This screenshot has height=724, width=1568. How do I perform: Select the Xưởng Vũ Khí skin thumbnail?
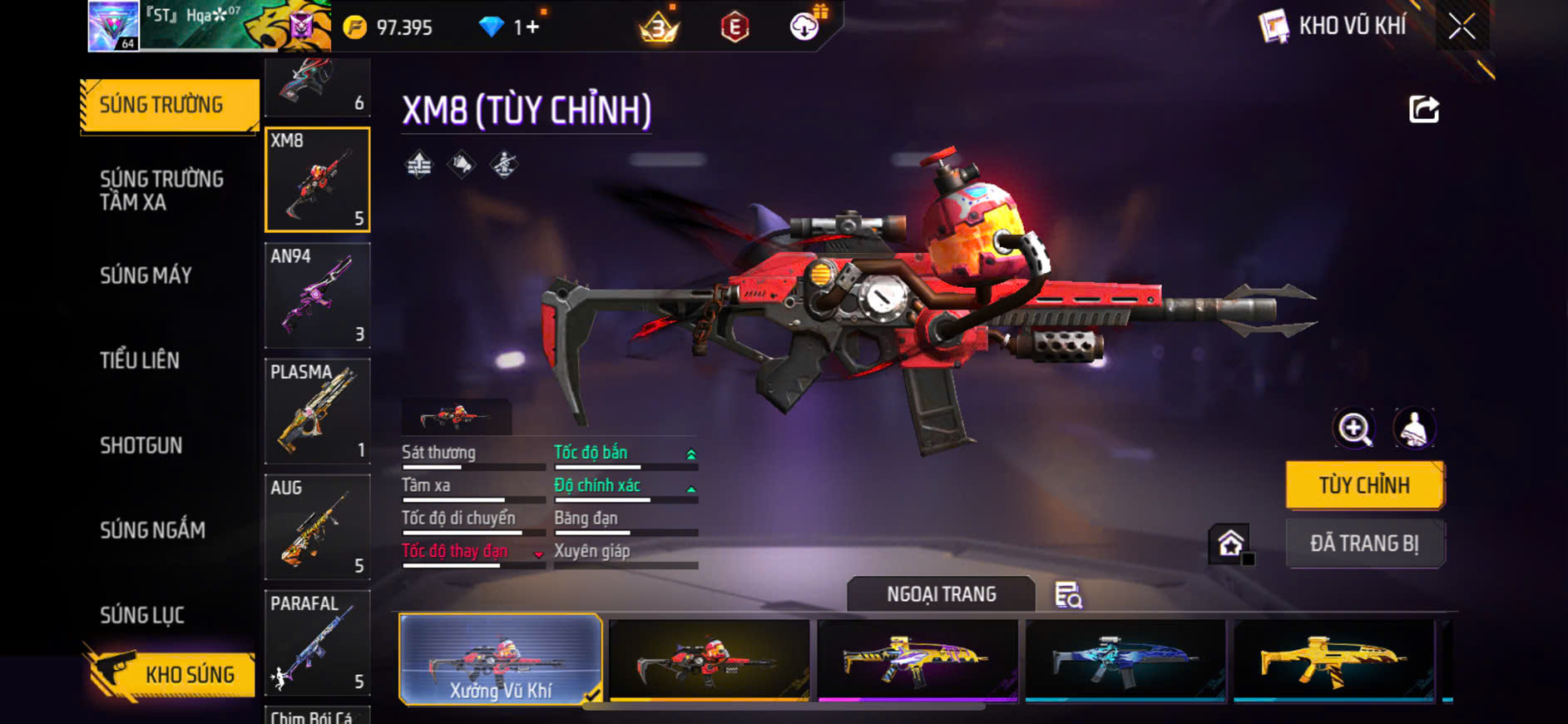pyautogui.click(x=500, y=660)
